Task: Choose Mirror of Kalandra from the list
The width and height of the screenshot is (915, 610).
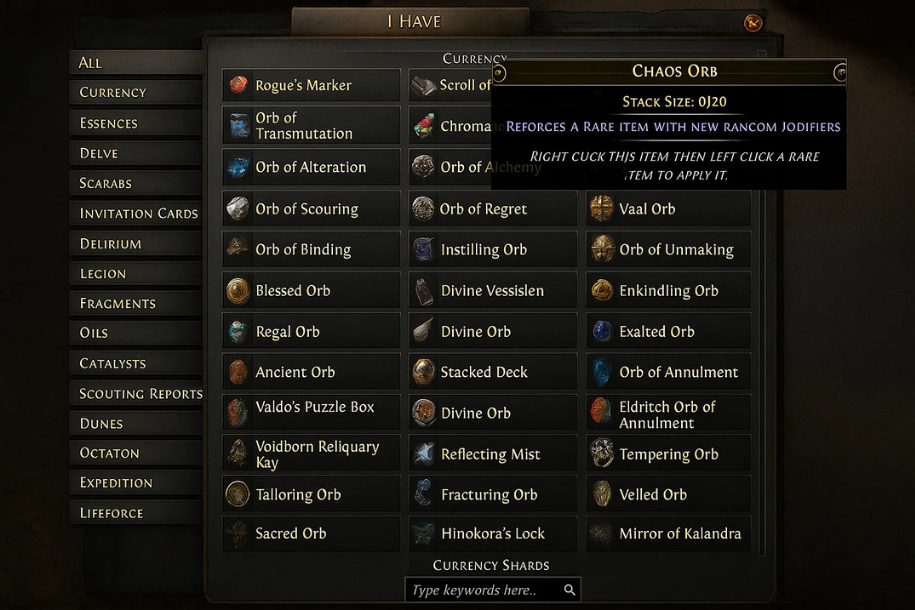Action: [668, 534]
